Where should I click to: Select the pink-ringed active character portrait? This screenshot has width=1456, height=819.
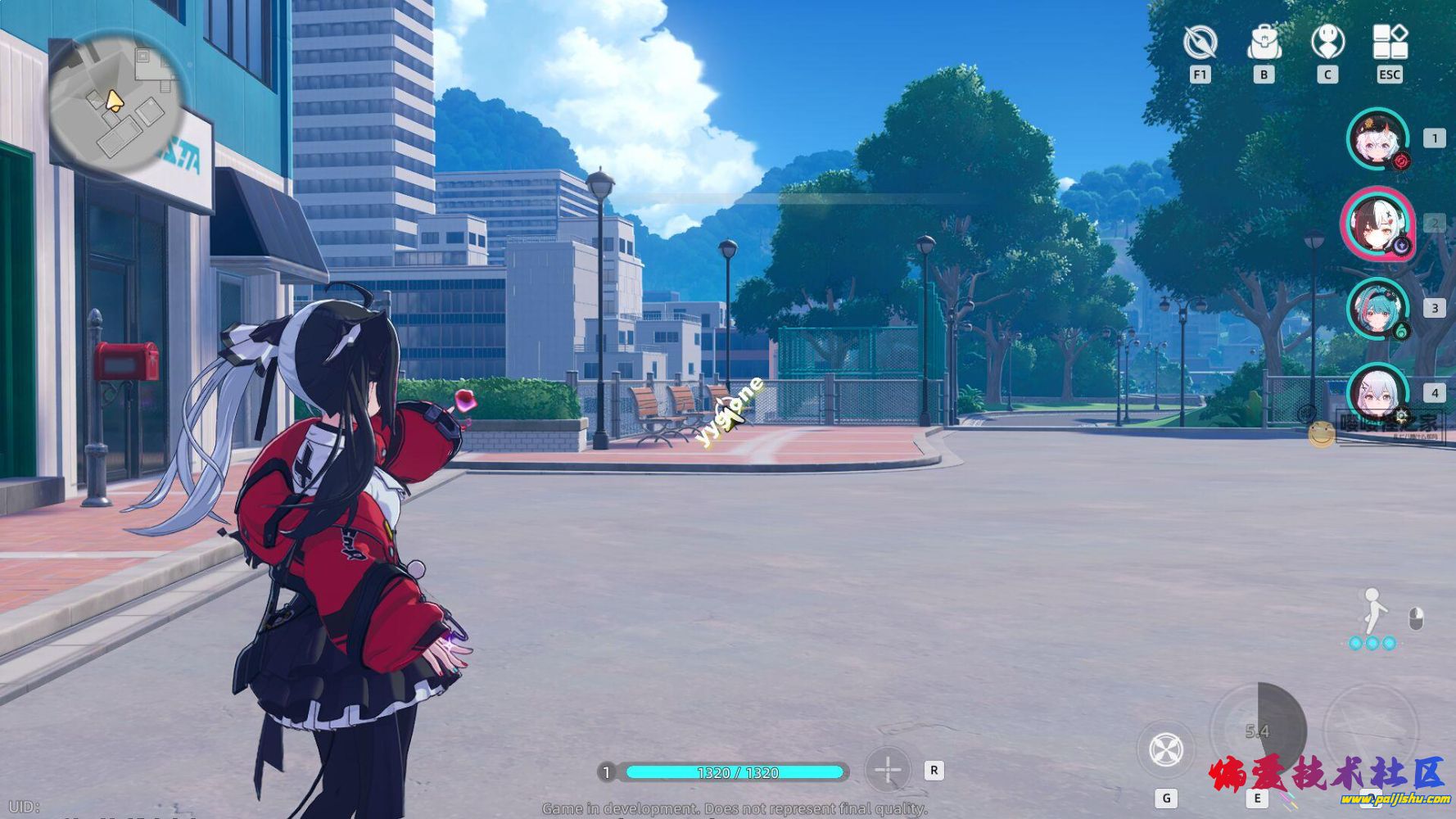click(1378, 223)
